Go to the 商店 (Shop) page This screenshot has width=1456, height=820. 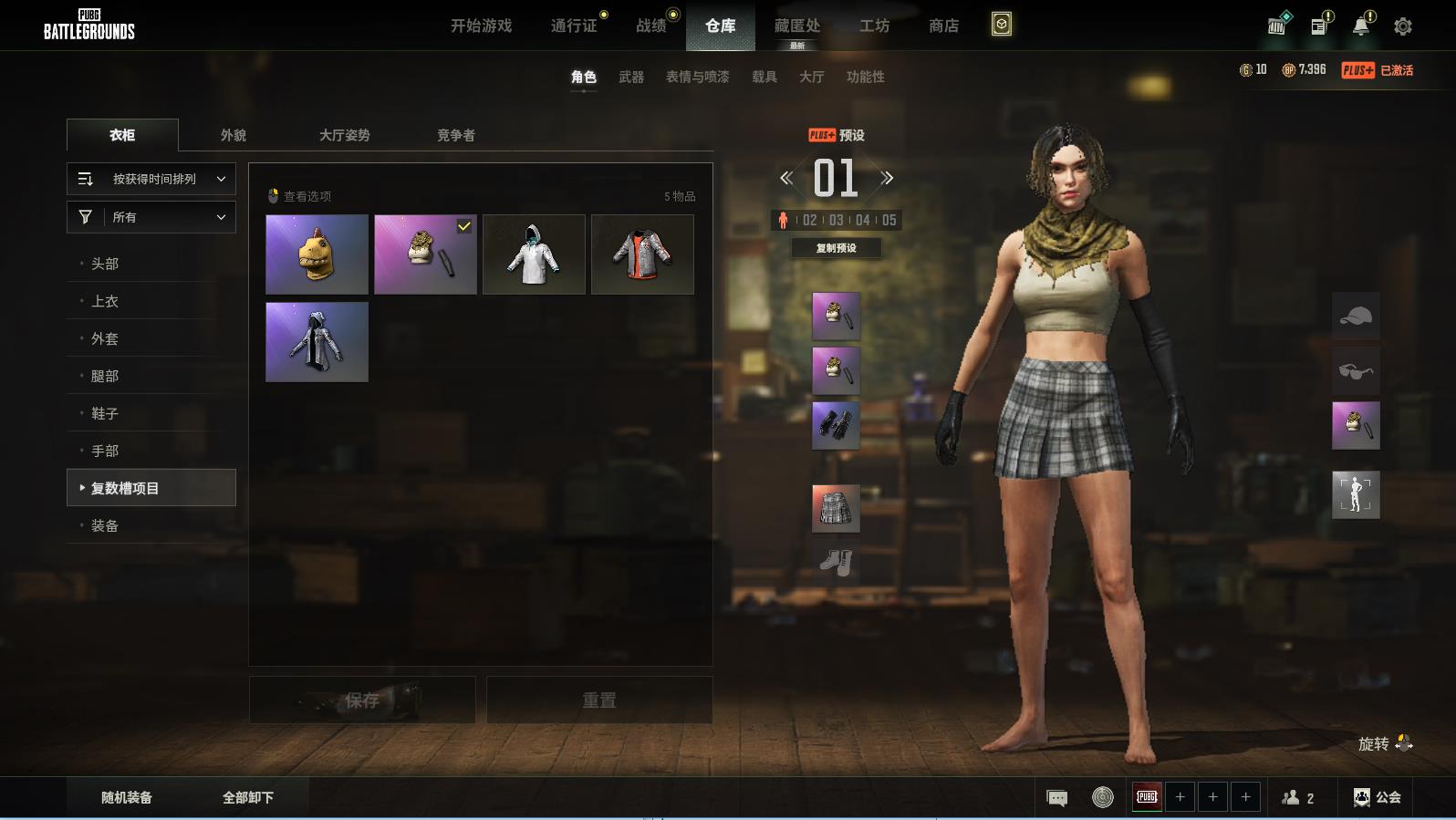943,26
